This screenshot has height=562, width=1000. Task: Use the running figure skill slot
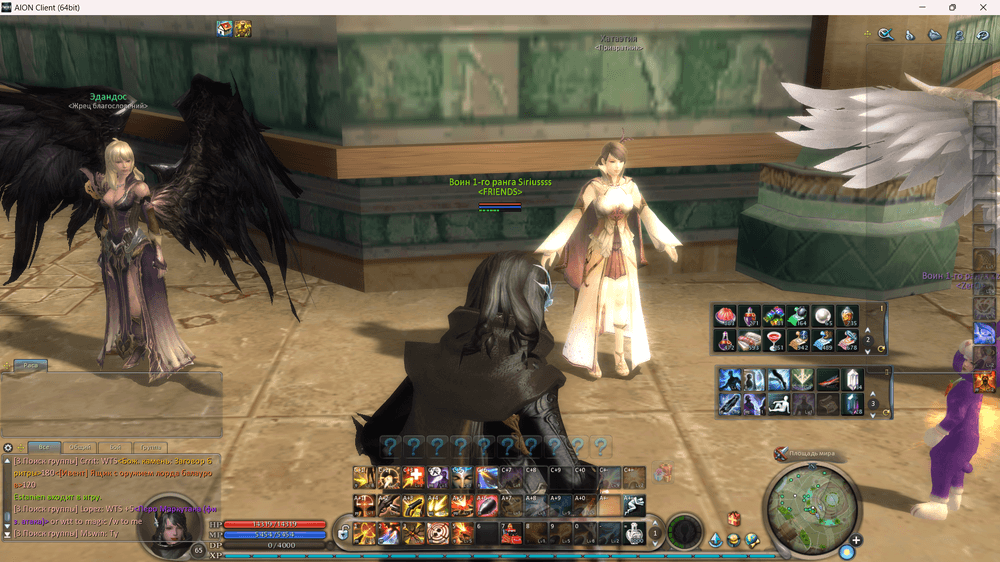click(634, 506)
